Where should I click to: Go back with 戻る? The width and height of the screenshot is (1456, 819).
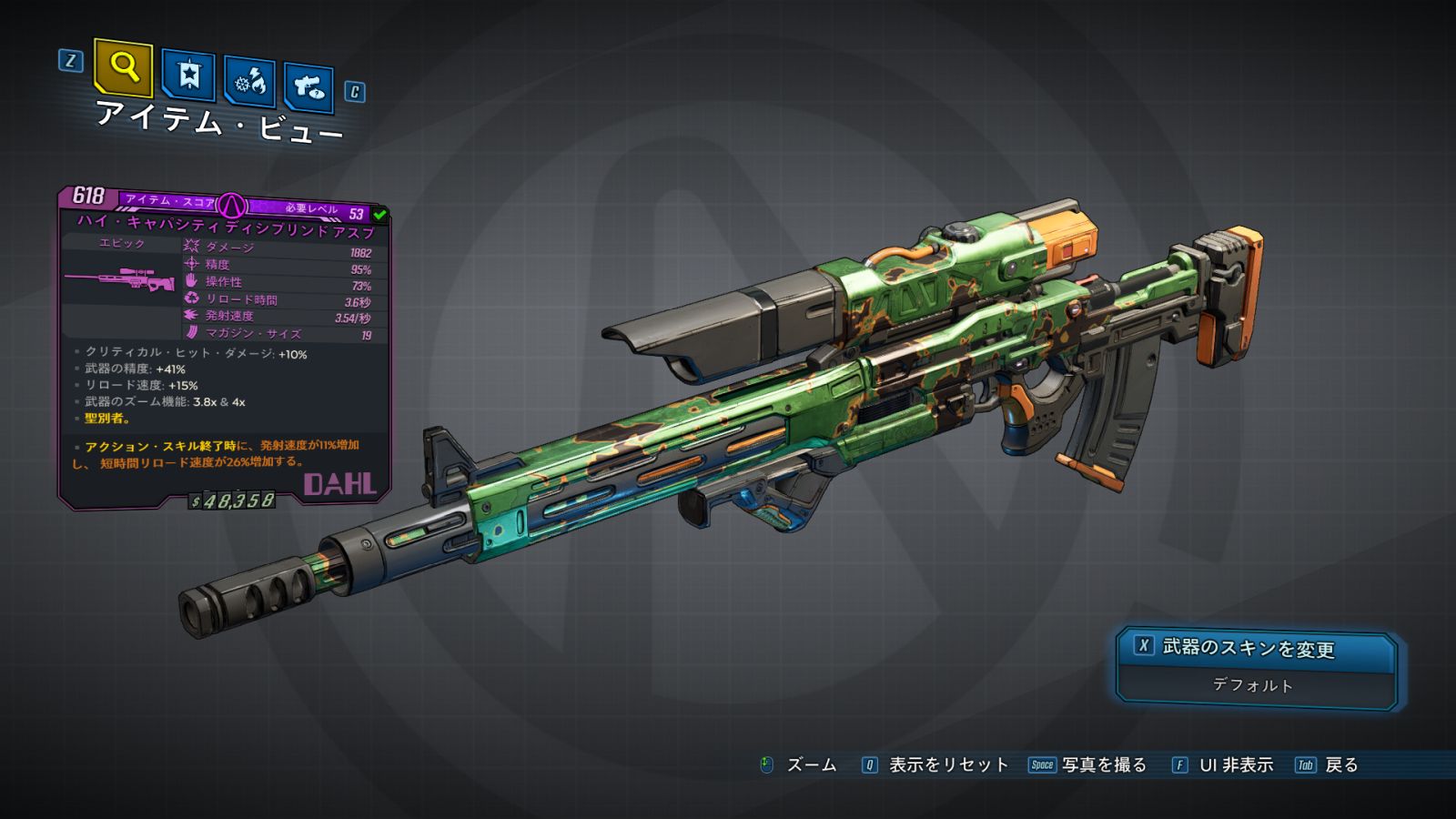[x=1328, y=765]
